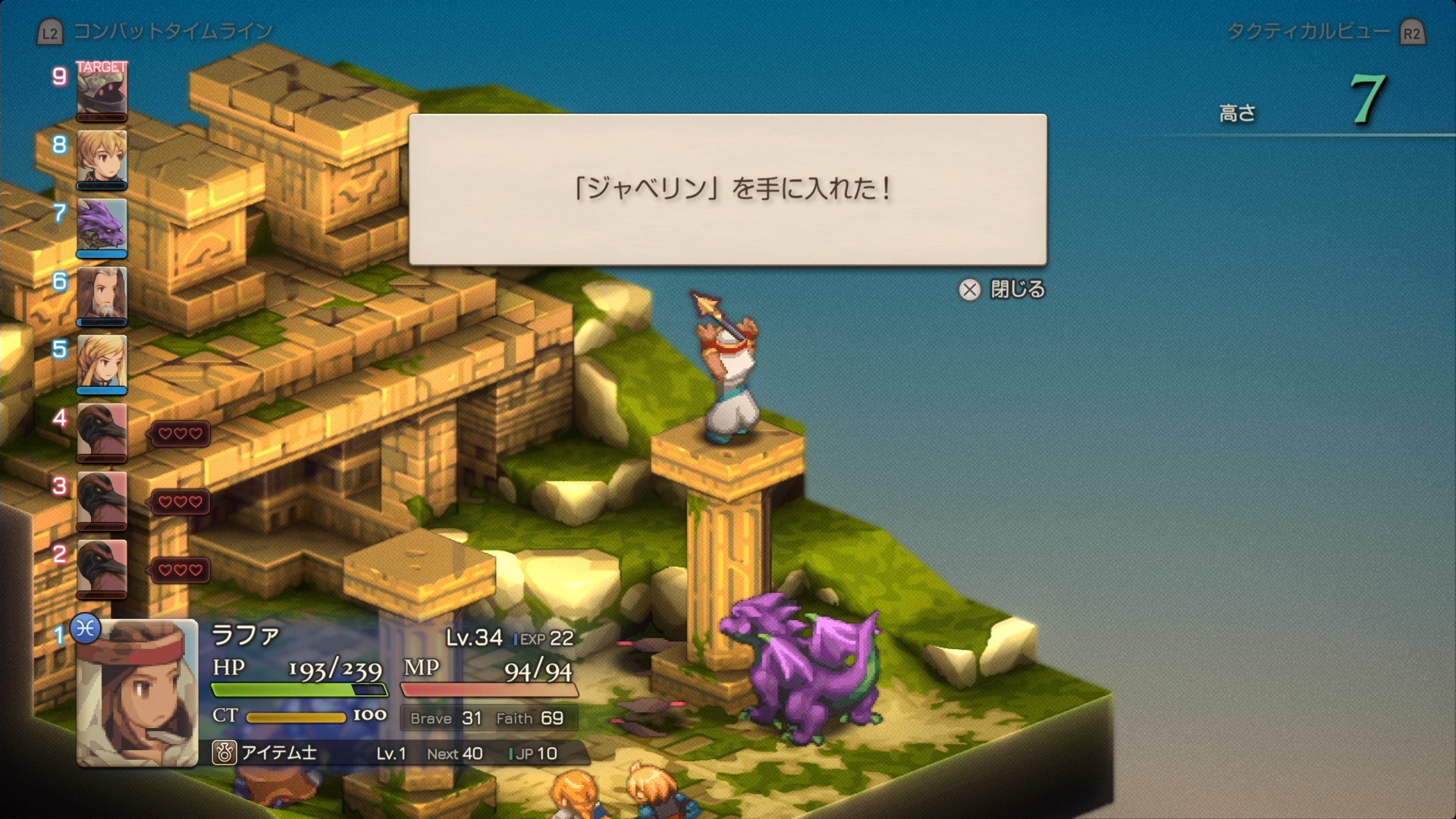Select the hooded enemy portrait numbered 4
This screenshot has width=1456, height=819.
pos(102,431)
